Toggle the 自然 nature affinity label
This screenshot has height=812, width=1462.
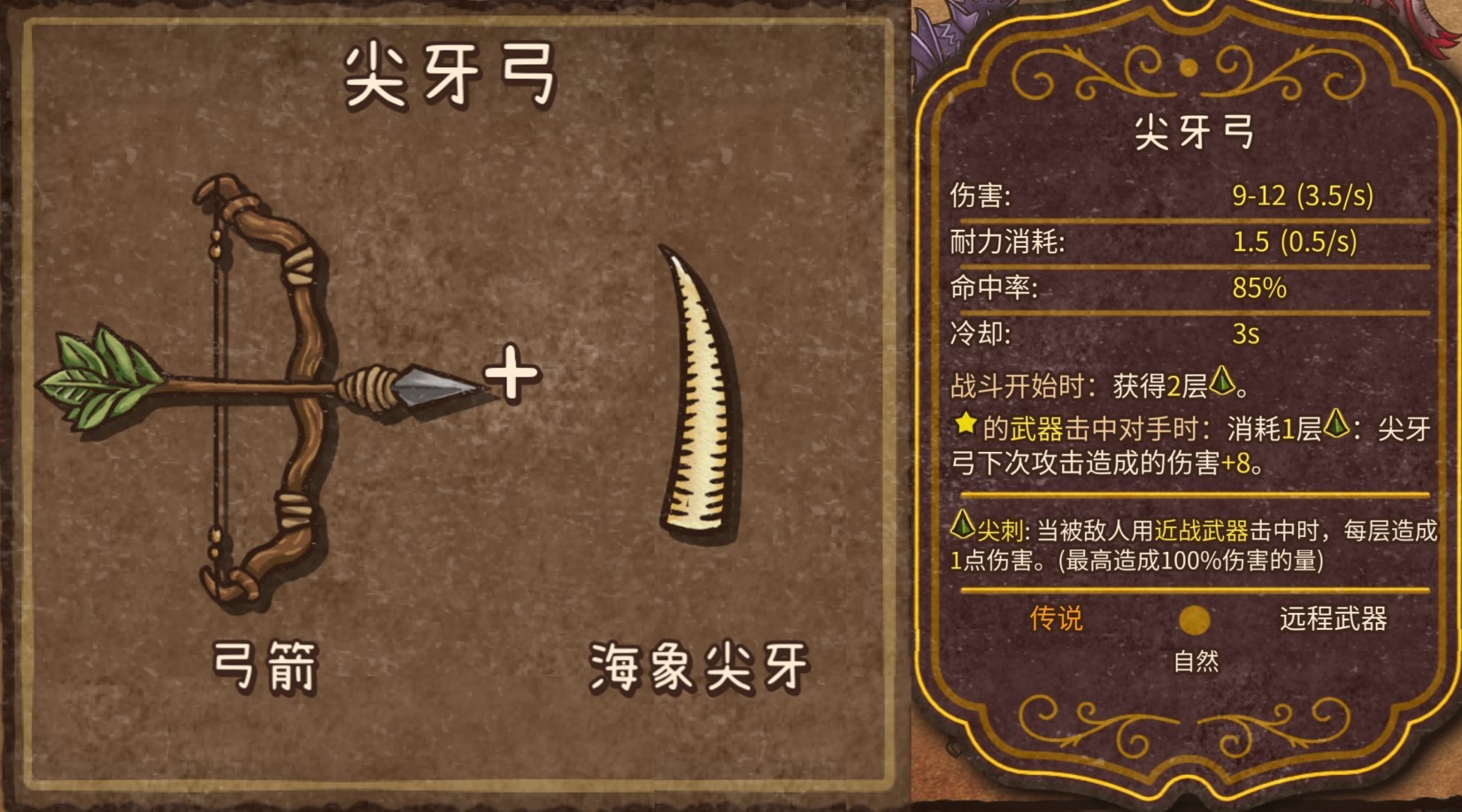1197,658
